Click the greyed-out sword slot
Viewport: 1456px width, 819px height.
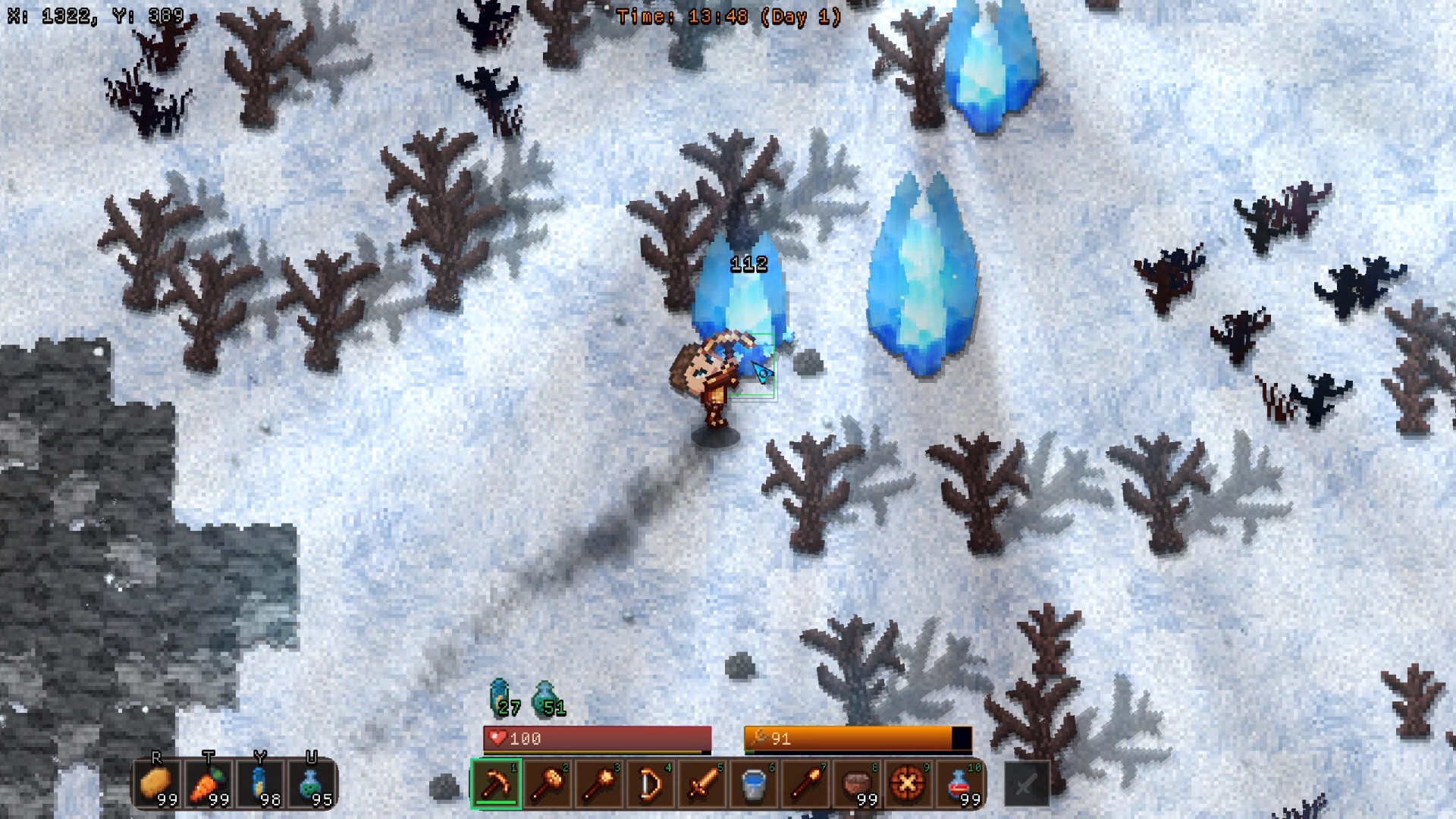point(1026,785)
